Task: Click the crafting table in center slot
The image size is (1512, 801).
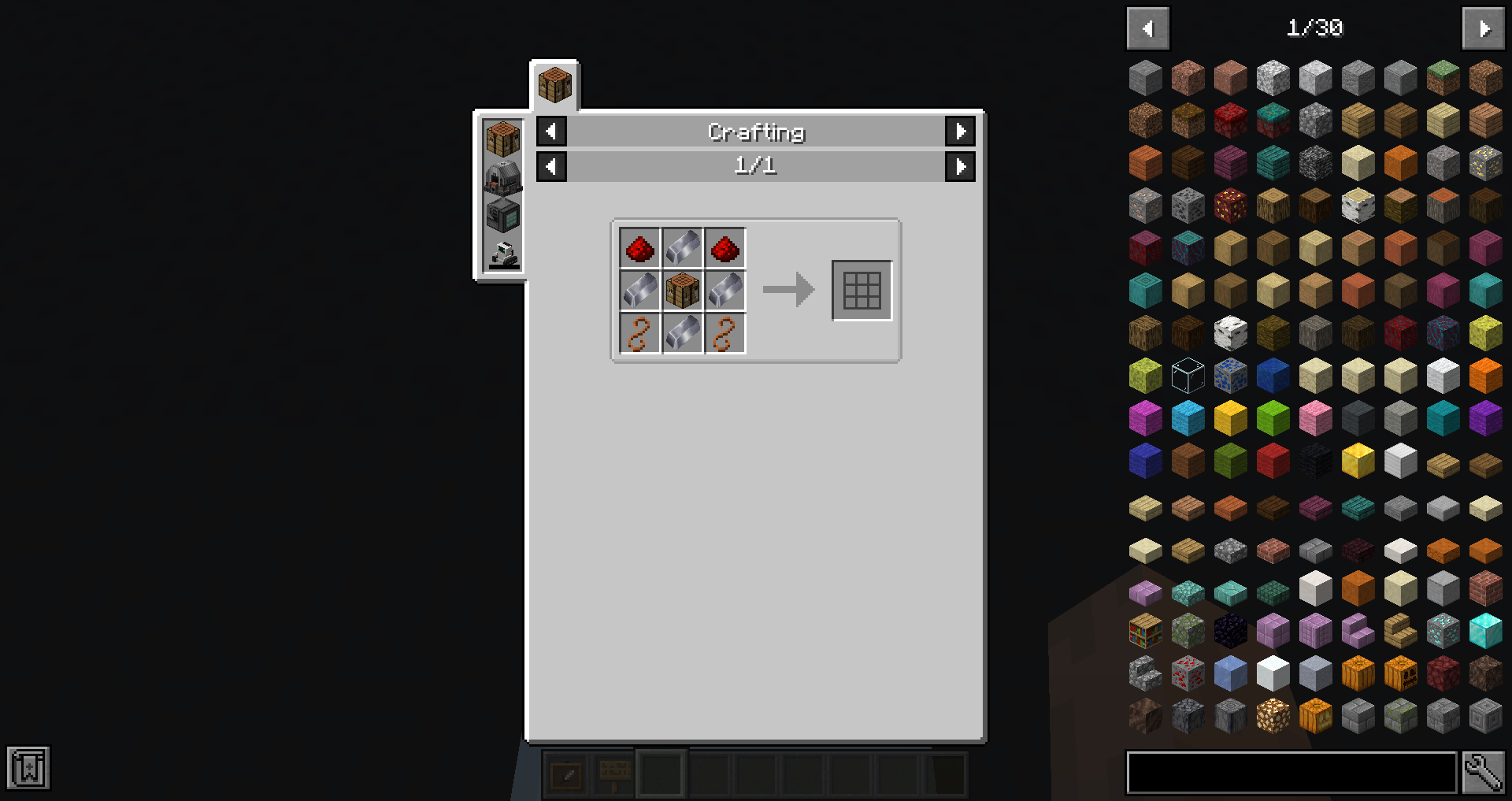Action: (x=682, y=290)
